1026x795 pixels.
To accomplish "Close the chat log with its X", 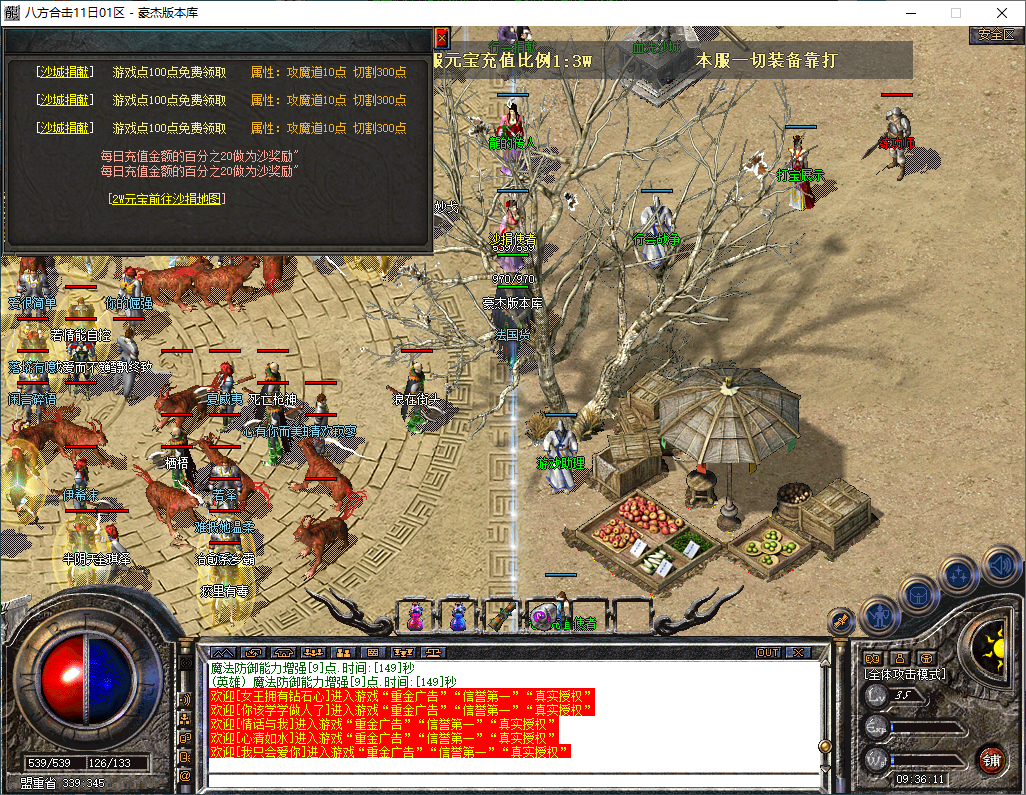I will pos(797,652).
